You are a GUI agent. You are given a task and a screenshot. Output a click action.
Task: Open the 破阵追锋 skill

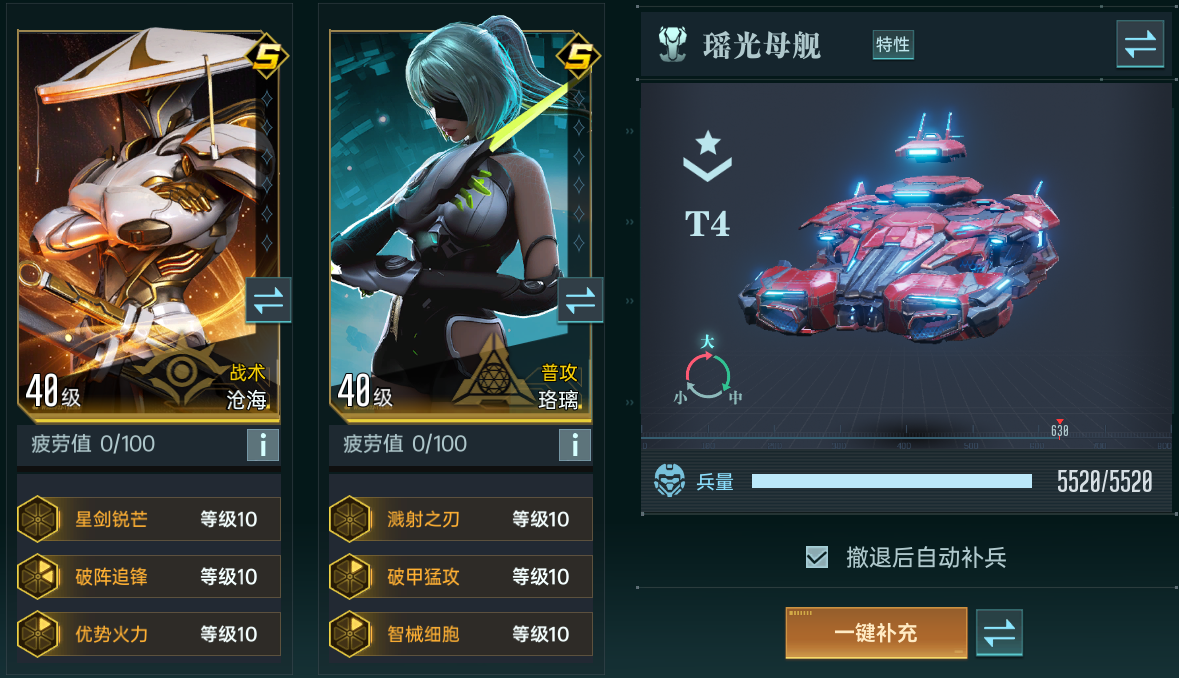pyautogui.click(x=149, y=576)
